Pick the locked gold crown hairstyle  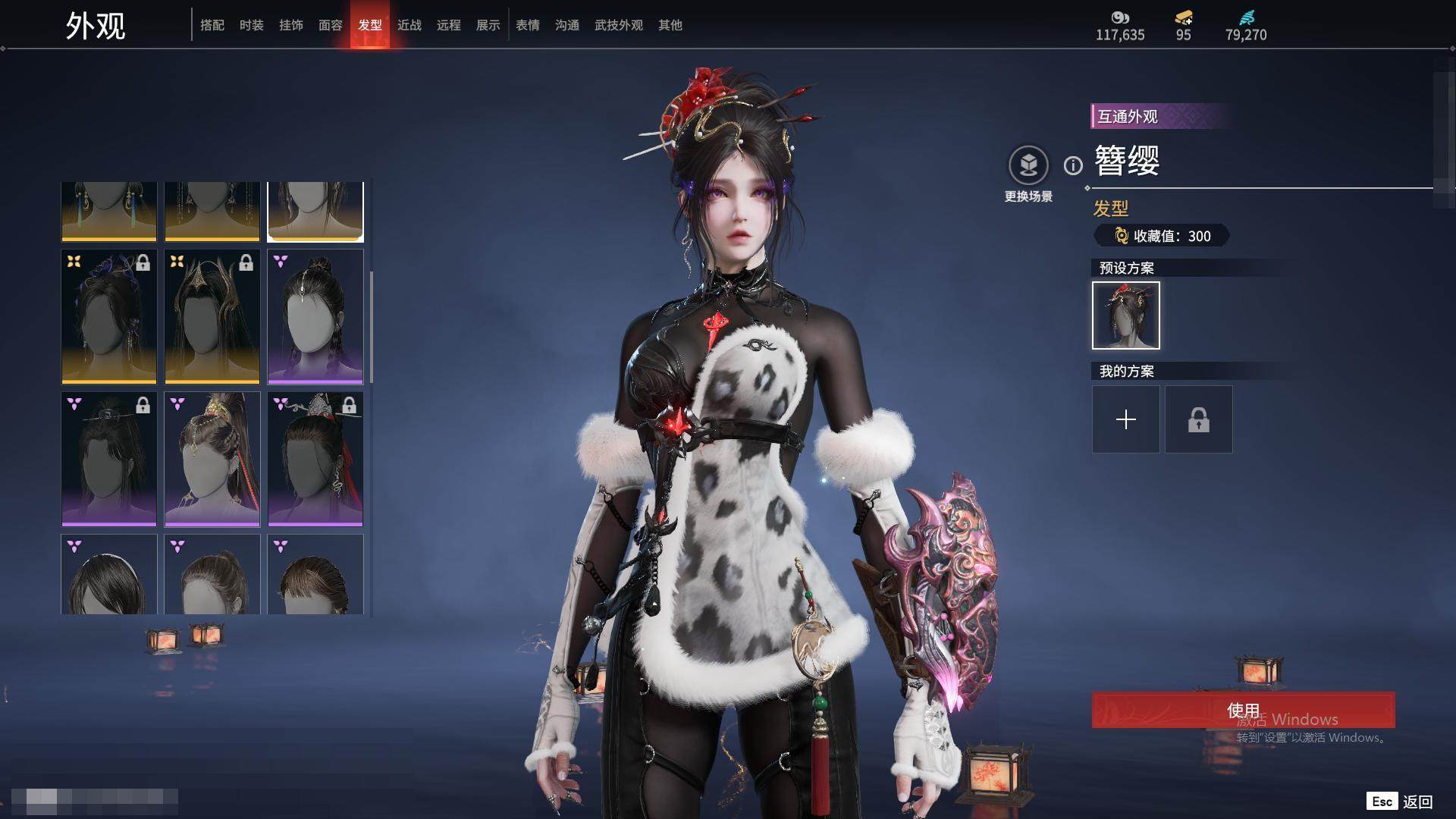(212, 316)
